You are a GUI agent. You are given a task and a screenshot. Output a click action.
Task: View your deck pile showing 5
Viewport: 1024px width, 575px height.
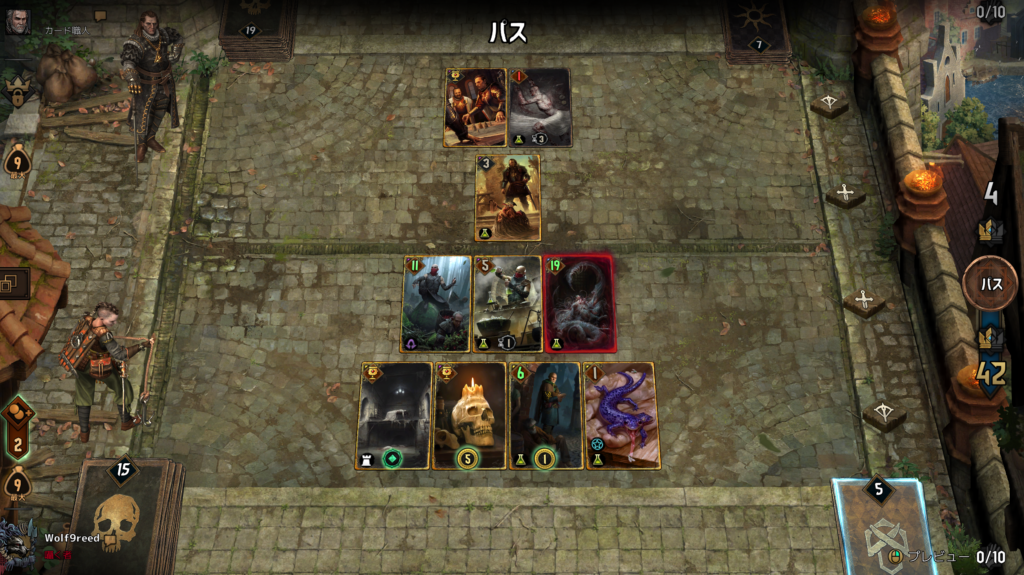[x=879, y=525]
